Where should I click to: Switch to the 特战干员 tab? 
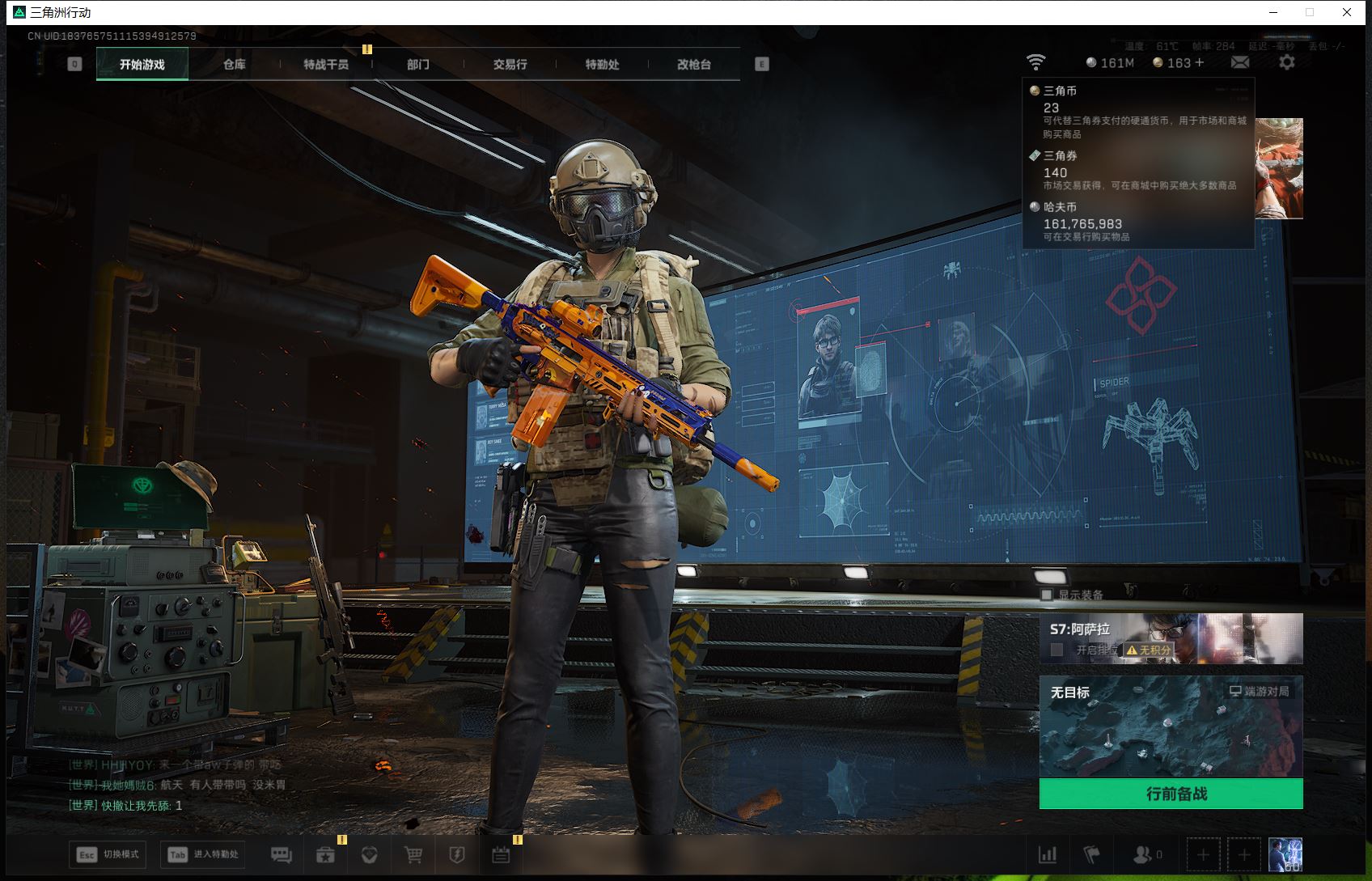pos(326,65)
